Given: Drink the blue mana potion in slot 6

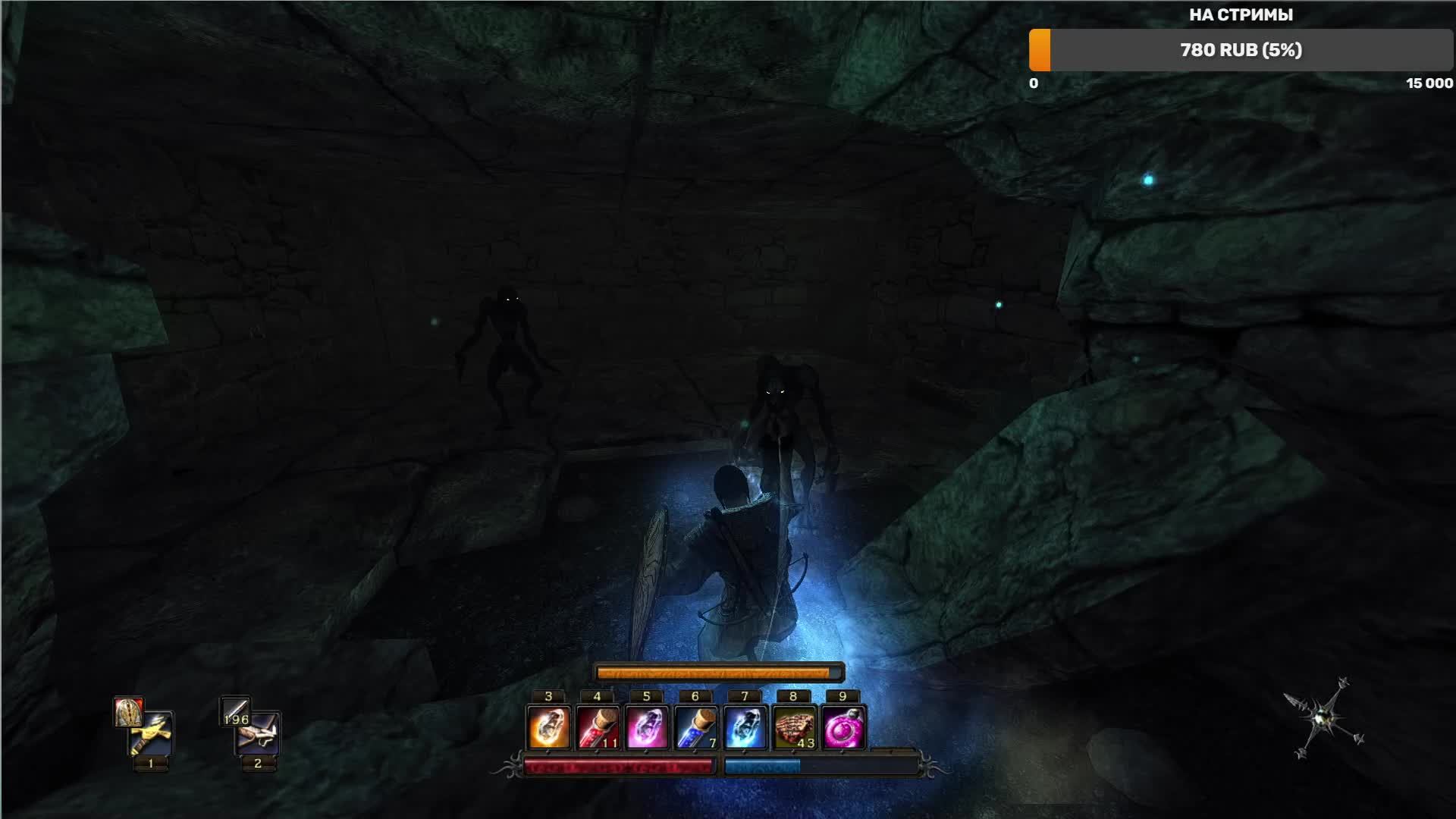Looking at the screenshot, I should click(695, 727).
